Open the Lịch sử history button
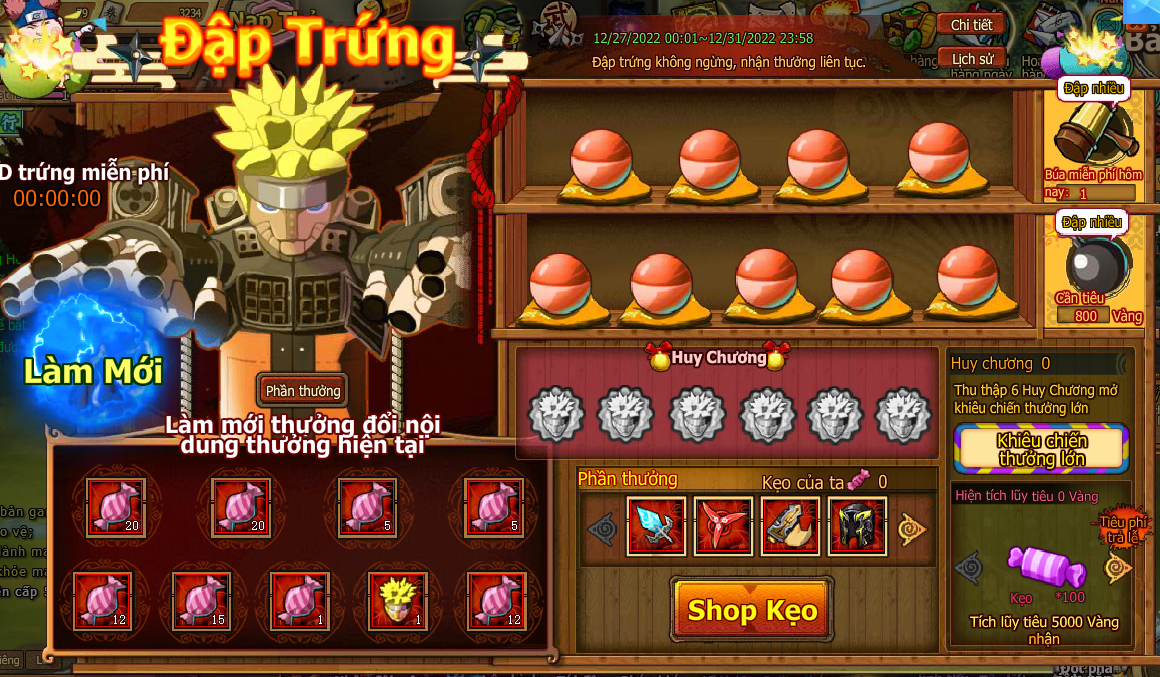This screenshot has width=1160, height=677. [971, 59]
